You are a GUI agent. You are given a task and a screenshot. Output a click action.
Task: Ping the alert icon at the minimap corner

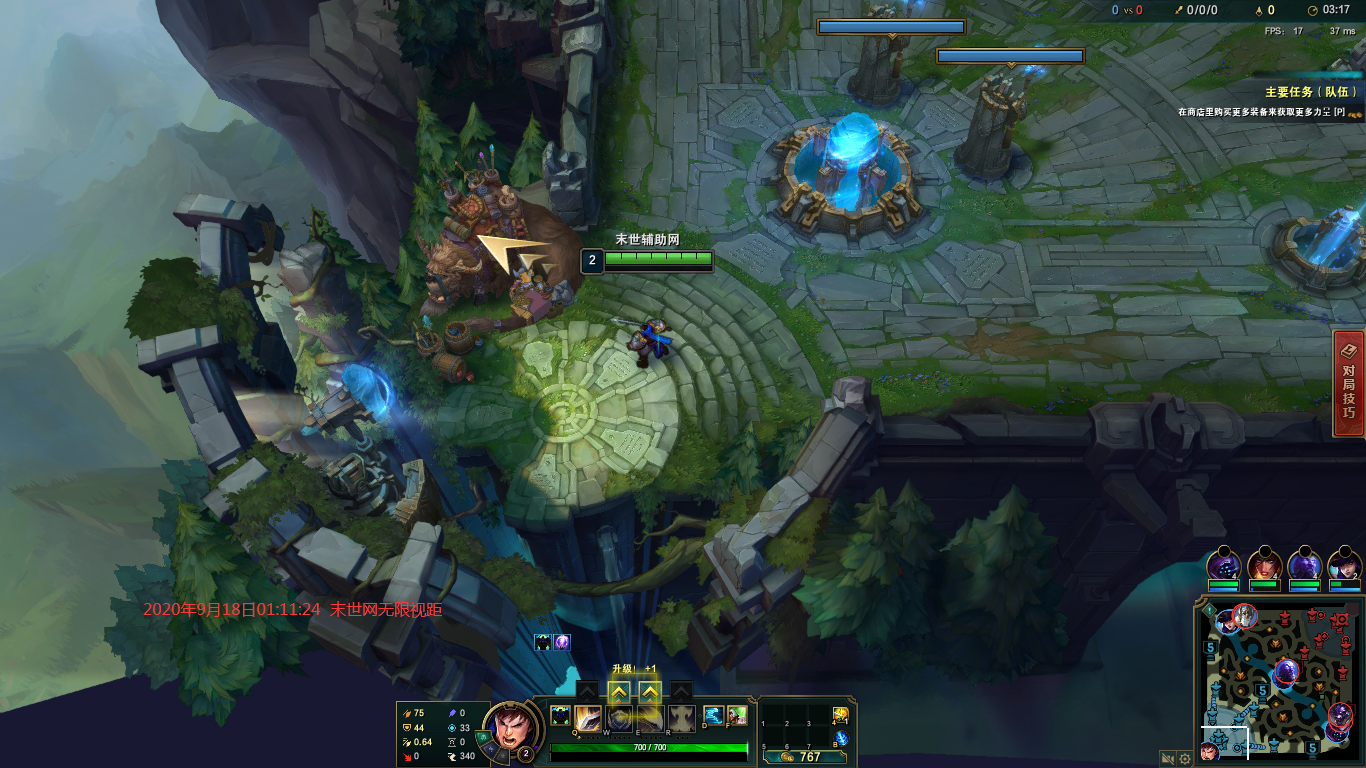coord(1209,609)
